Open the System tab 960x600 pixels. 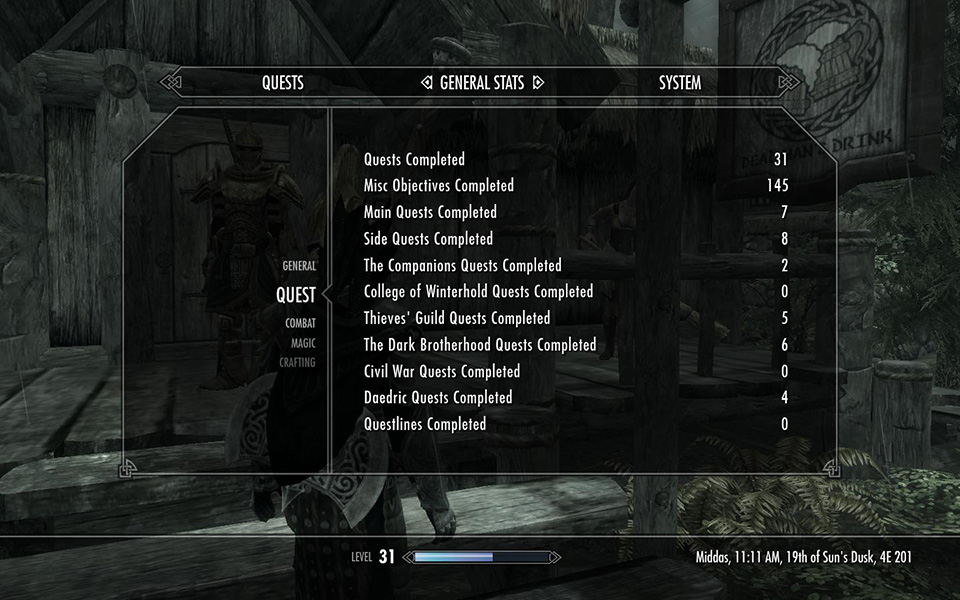pyautogui.click(x=679, y=83)
